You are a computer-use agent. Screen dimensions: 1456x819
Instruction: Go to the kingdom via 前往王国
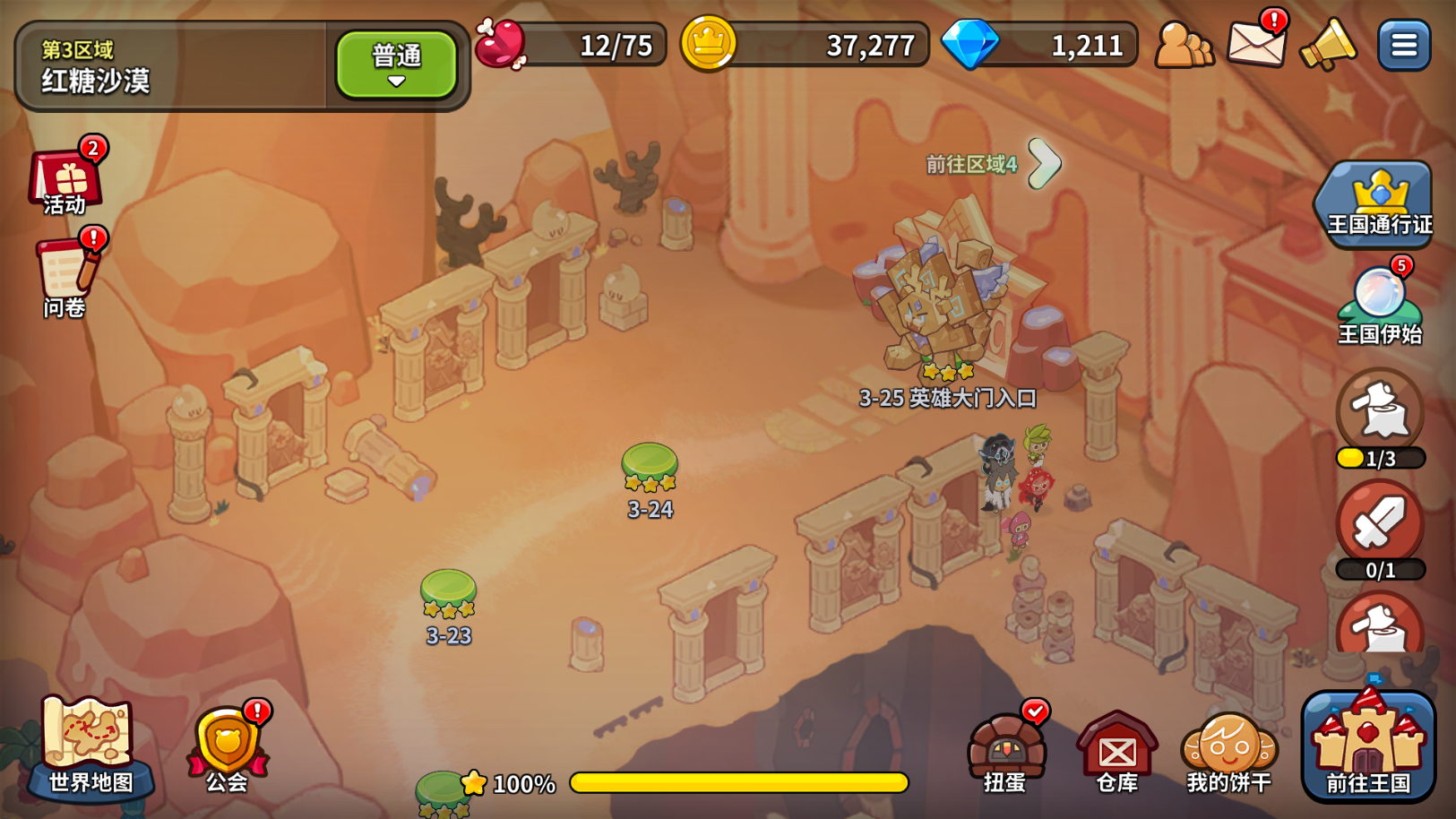(x=1368, y=746)
